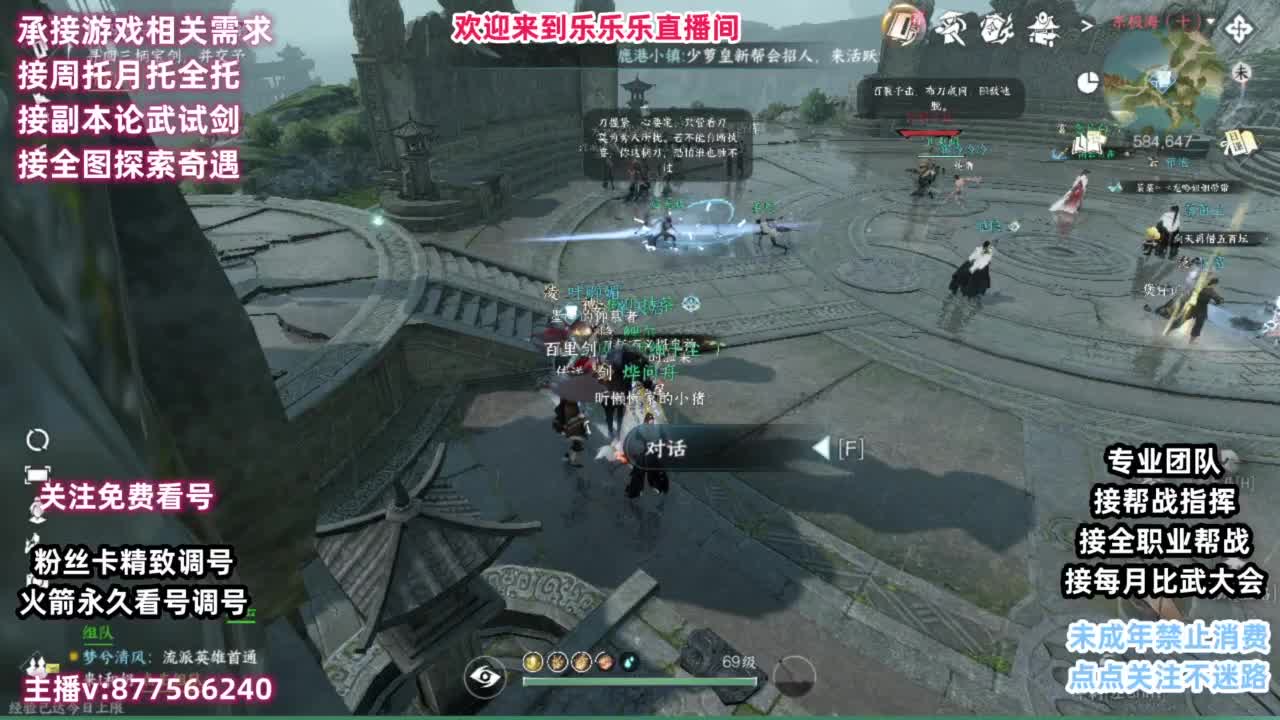
Task: Click the compass icon right of the minimap
Action: coord(1239,28)
